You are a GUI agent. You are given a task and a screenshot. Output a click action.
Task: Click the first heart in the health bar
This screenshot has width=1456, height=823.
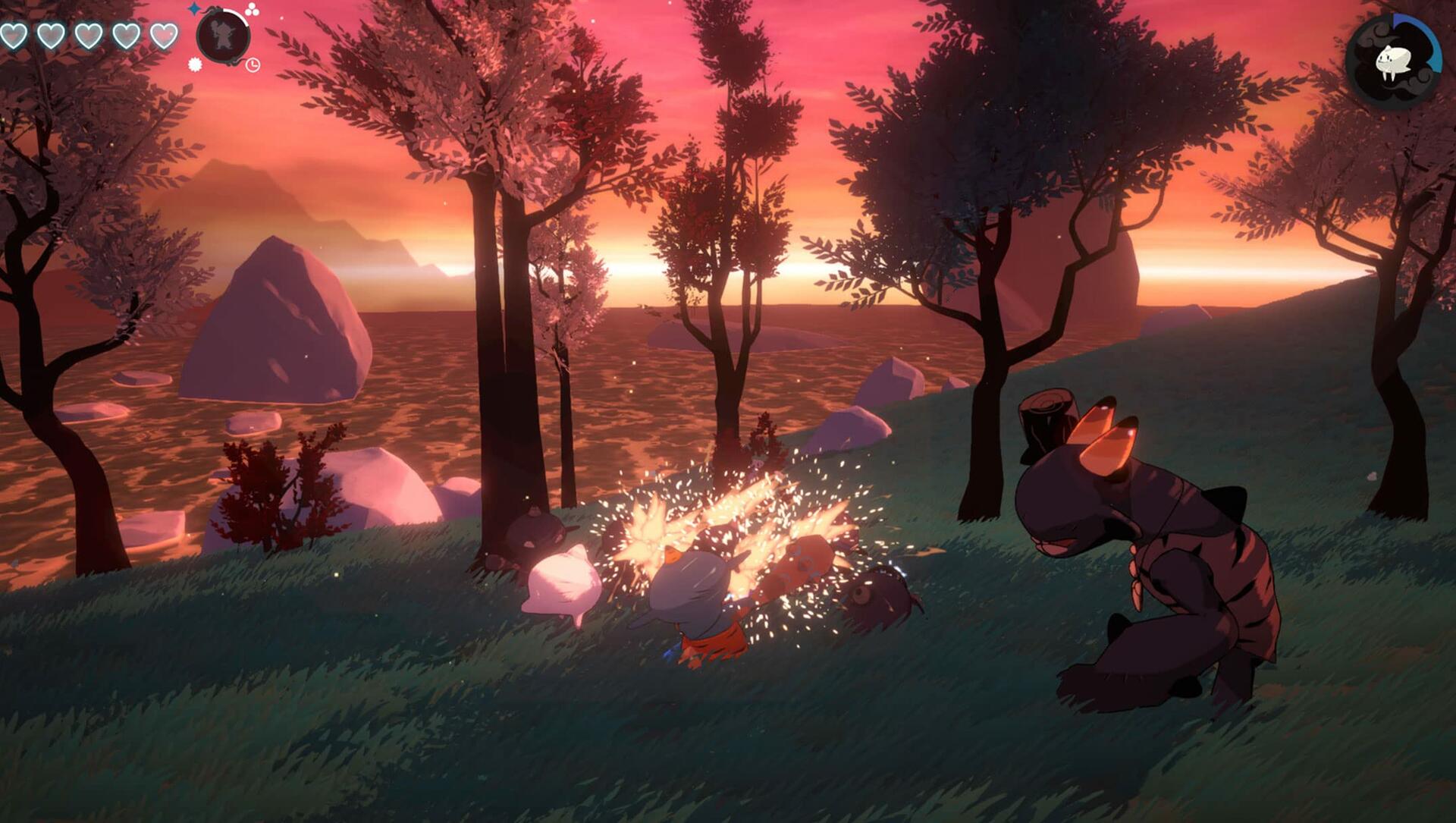[x=14, y=35]
